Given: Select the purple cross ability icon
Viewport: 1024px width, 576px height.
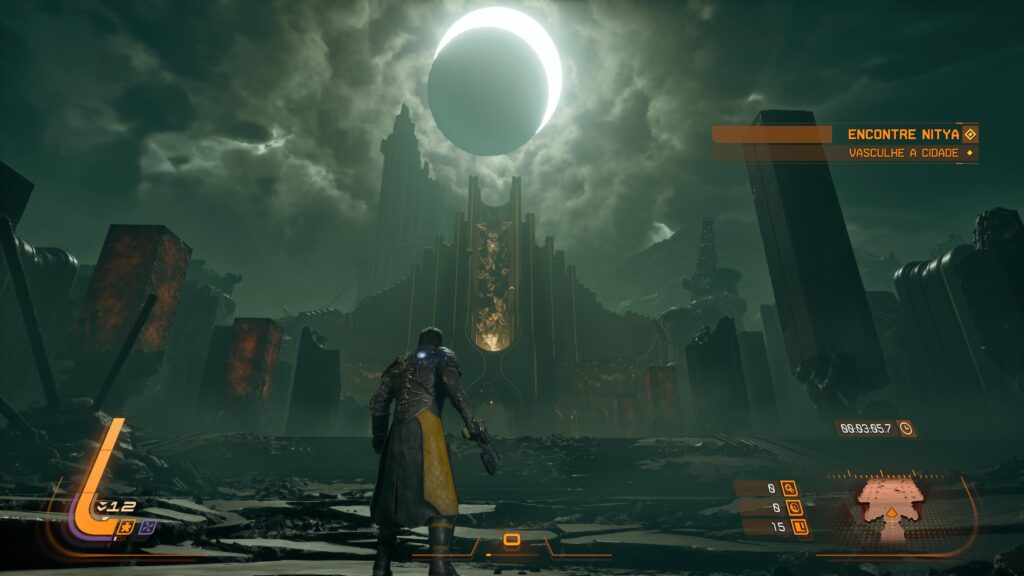Looking at the screenshot, I should tap(147, 526).
